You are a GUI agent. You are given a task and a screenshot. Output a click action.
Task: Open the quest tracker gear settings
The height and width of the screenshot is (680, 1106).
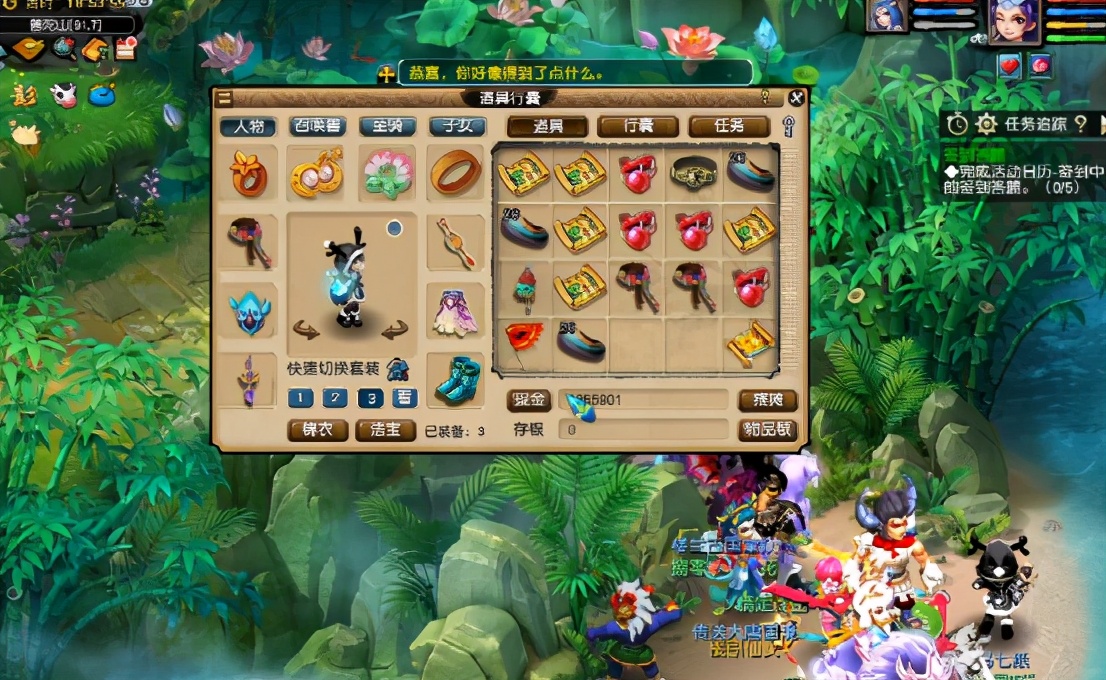click(987, 124)
